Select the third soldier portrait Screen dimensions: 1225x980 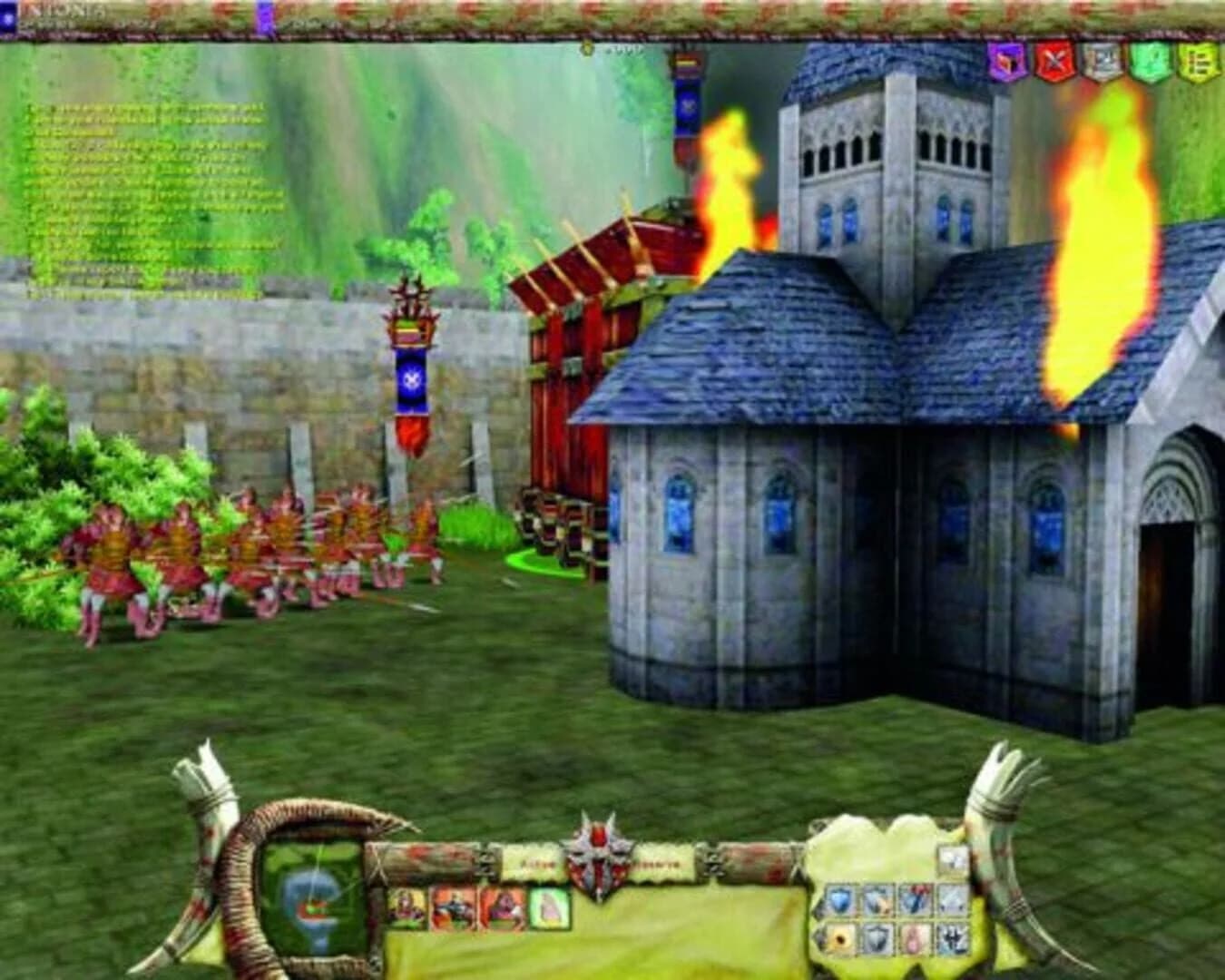click(502, 908)
